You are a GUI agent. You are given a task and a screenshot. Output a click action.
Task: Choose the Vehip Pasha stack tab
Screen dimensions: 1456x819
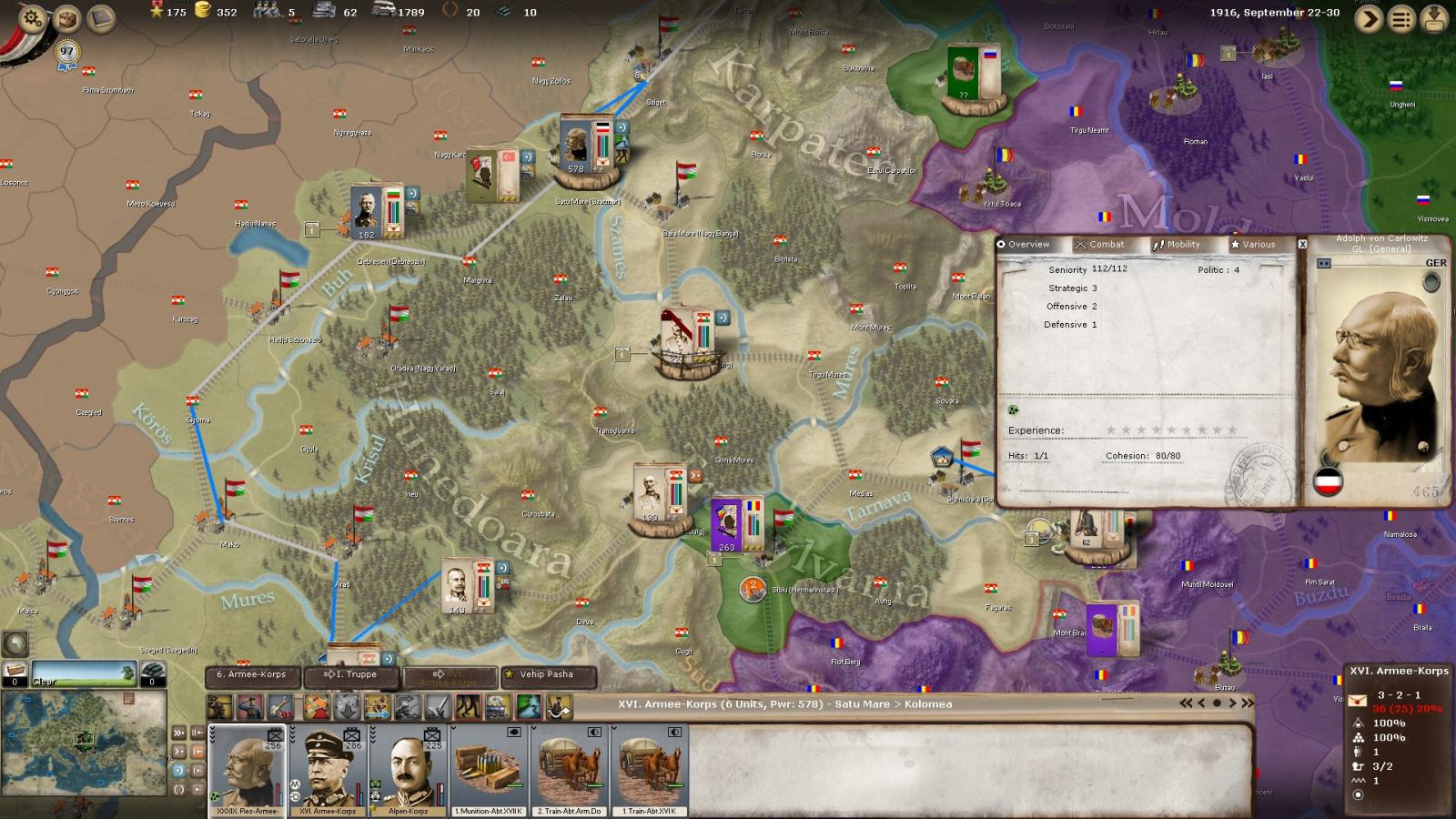(x=547, y=675)
